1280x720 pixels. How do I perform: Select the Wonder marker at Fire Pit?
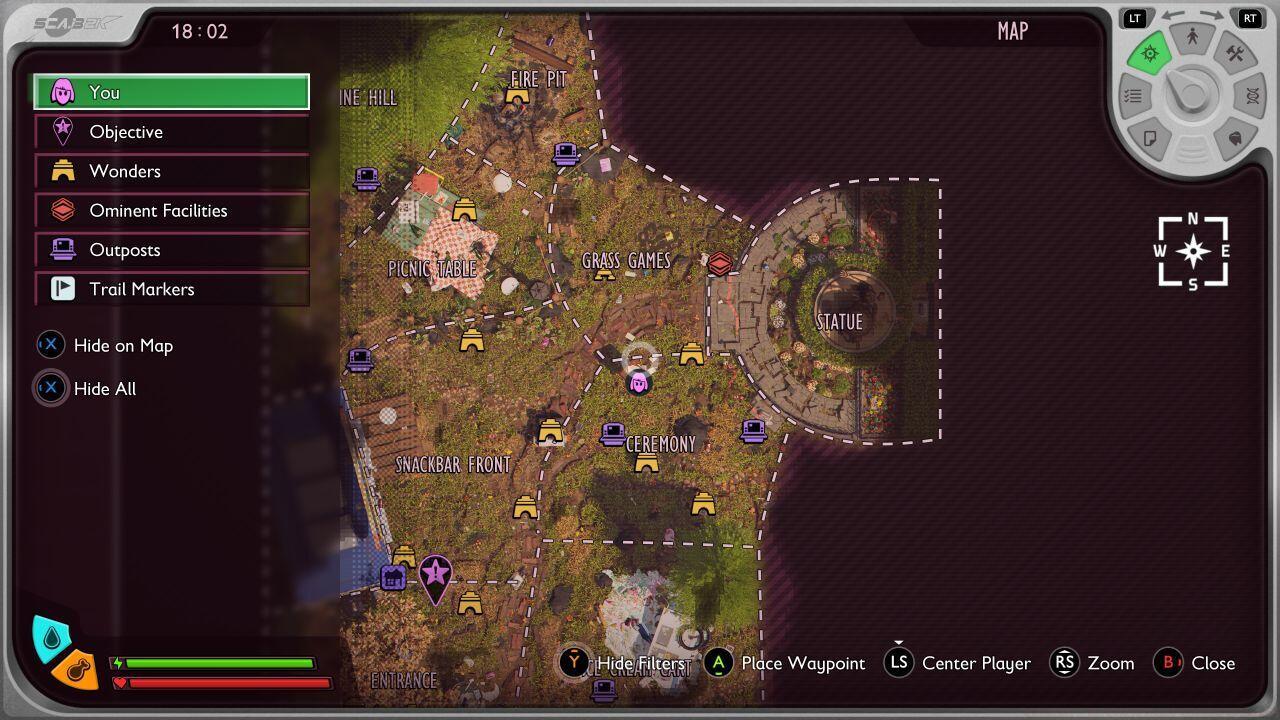517,96
